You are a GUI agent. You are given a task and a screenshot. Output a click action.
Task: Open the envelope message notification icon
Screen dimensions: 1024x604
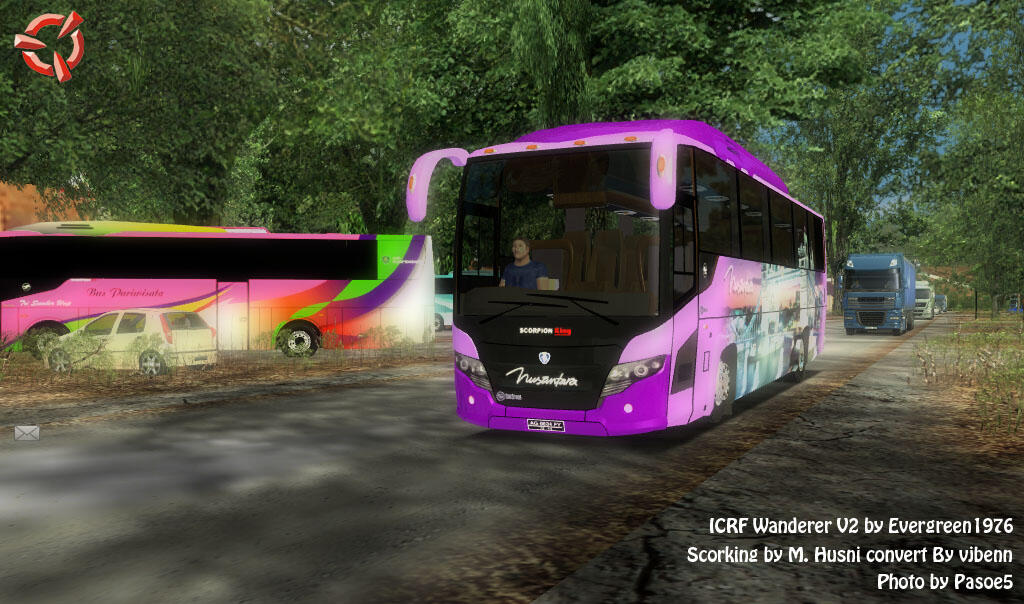(x=27, y=433)
